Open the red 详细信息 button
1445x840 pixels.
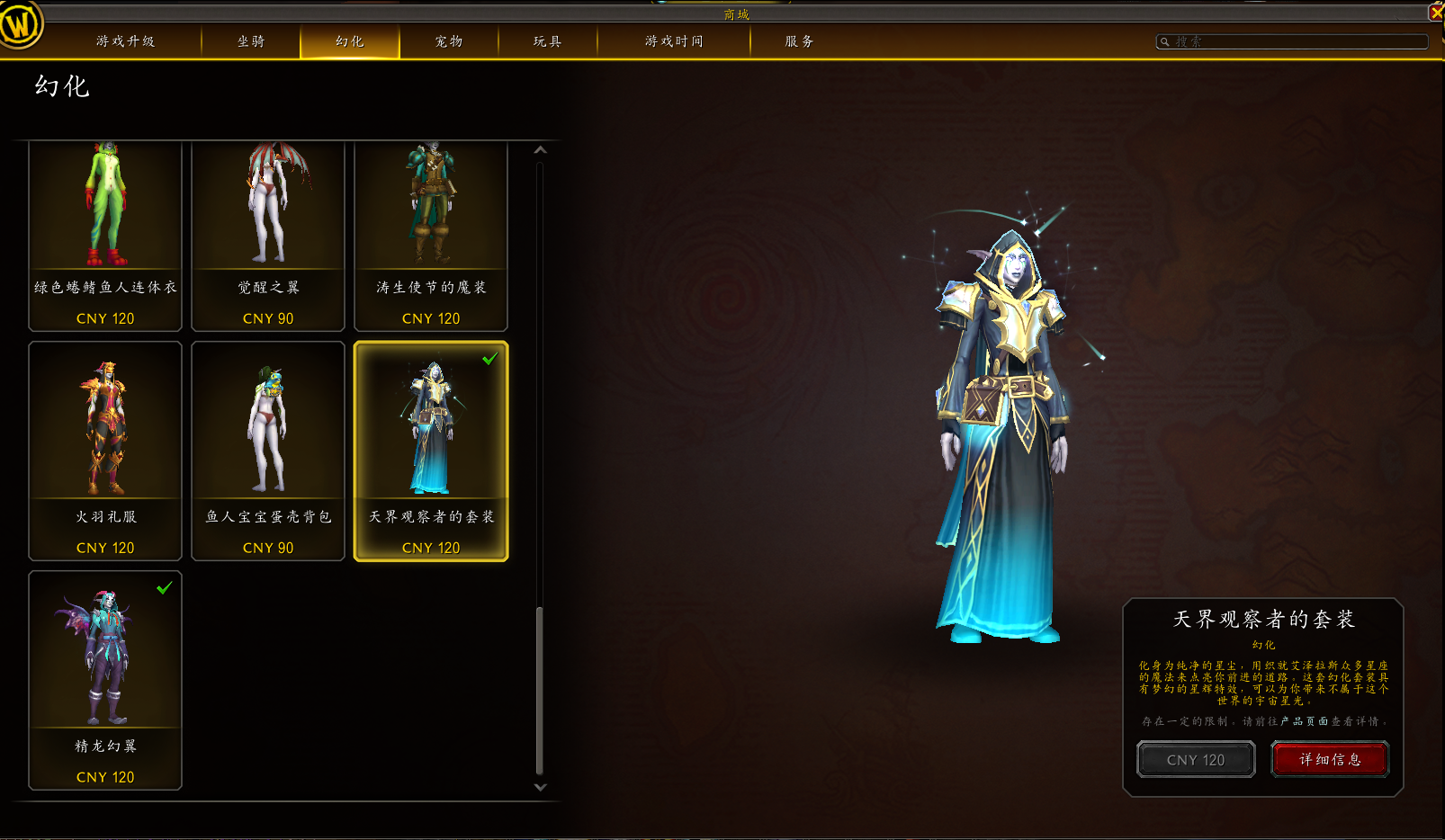click(1330, 759)
